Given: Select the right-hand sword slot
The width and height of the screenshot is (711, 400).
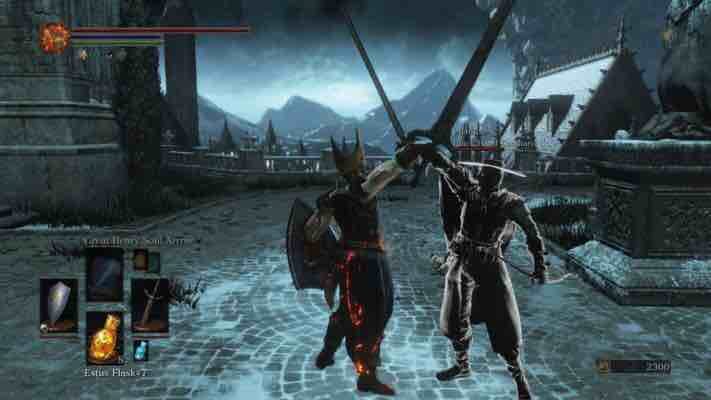Looking at the screenshot, I should click(x=149, y=304).
